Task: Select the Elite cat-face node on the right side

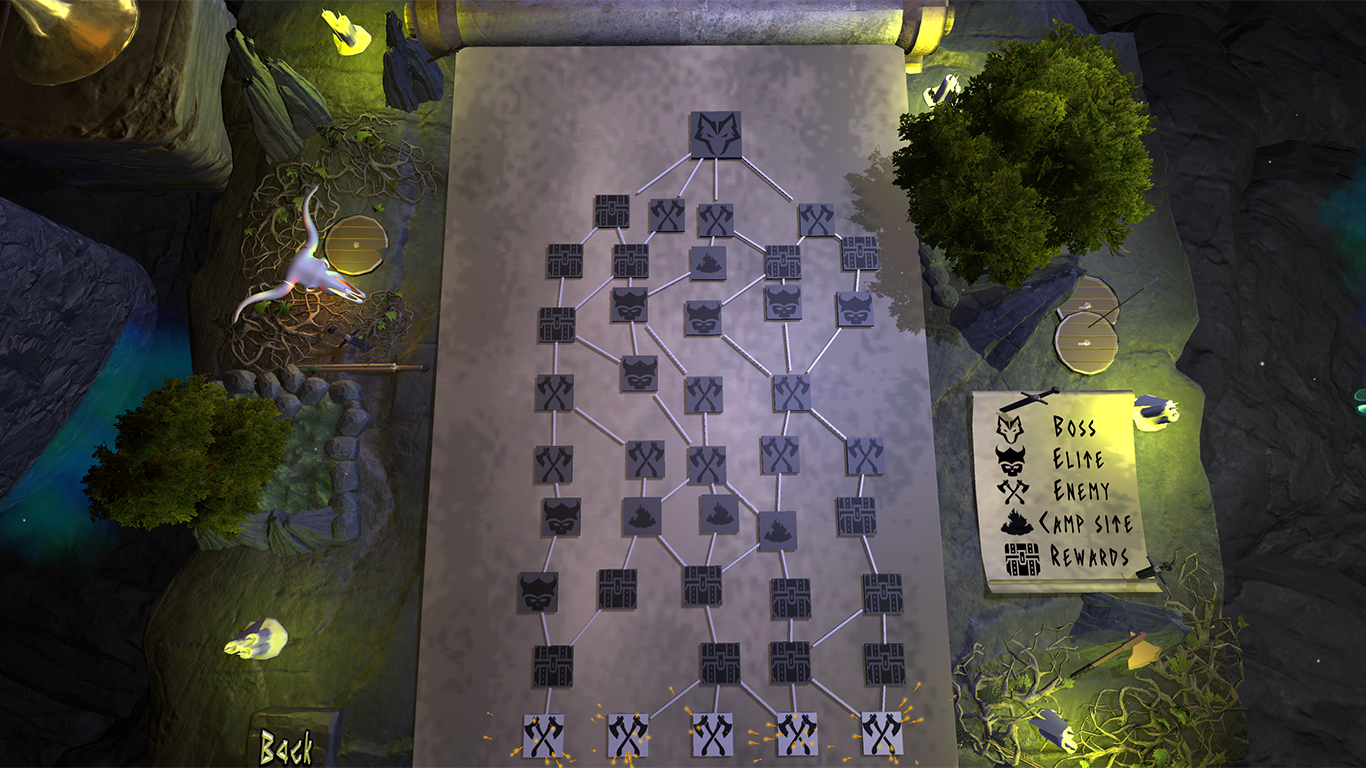Action: click(855, 311)
